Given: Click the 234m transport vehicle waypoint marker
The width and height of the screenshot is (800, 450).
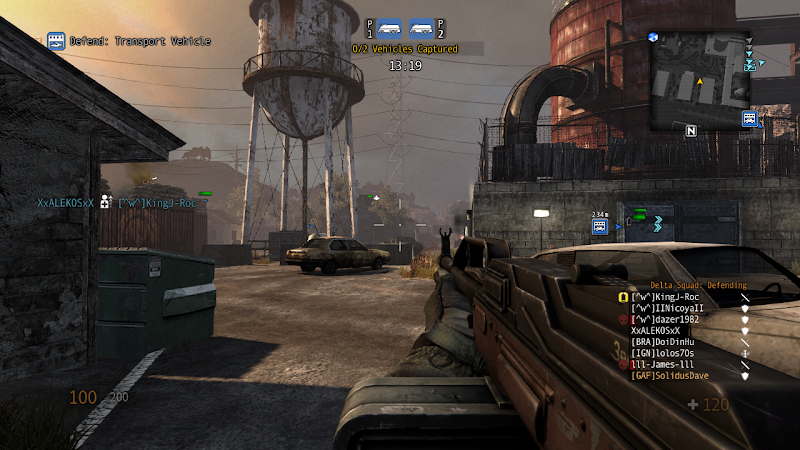Looking at the screenshot, I should (x=599, y=227).
